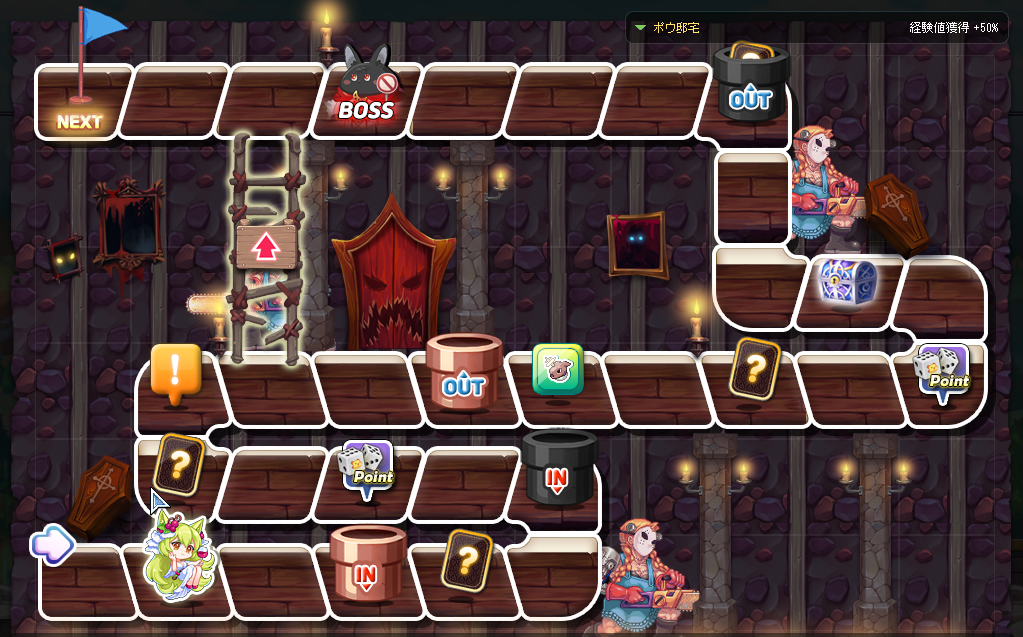The height and width of the screenshot is (637, 1023).
Task: Click the black IN pipe tile
Action: [x=558, y=468]
